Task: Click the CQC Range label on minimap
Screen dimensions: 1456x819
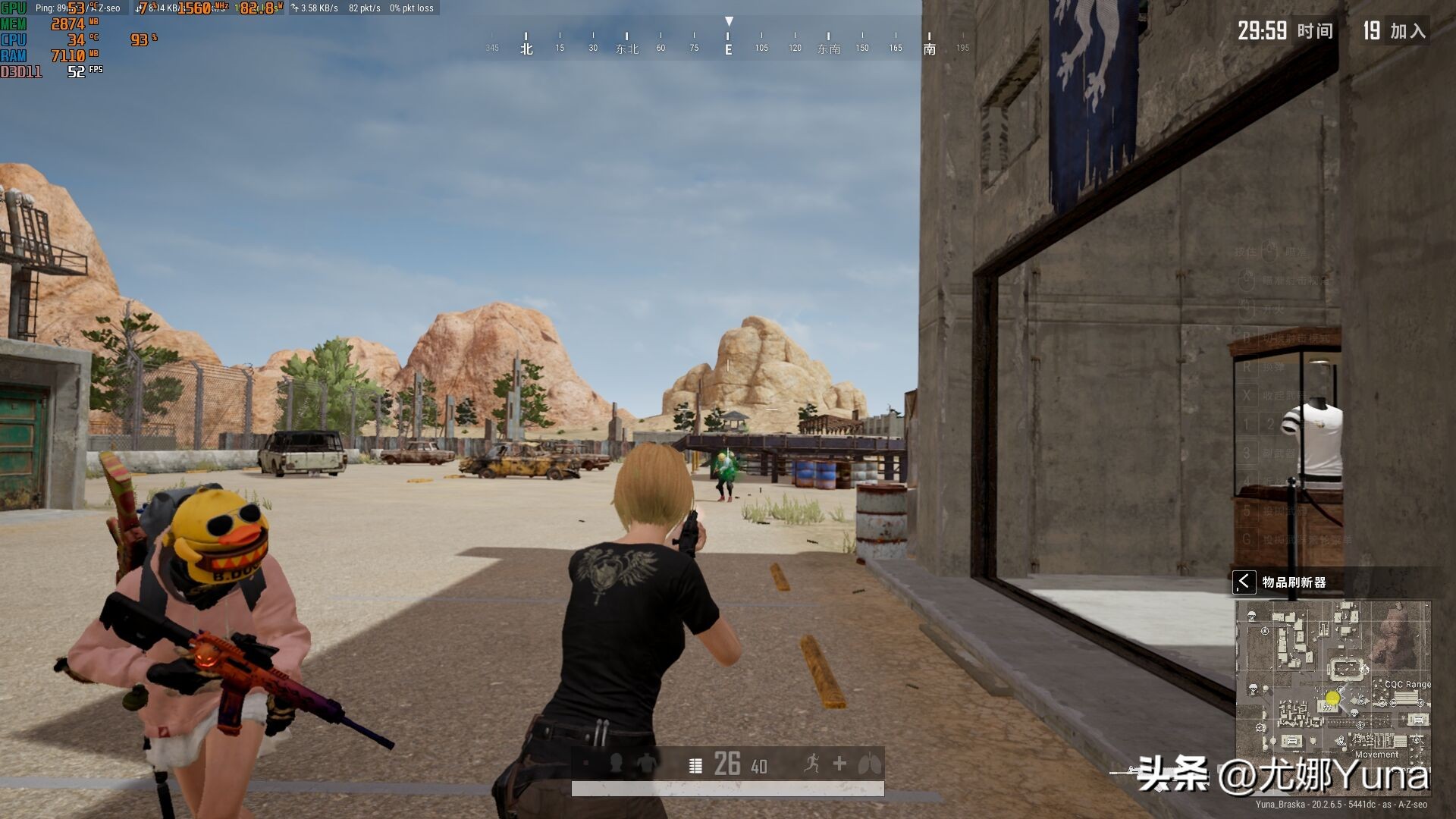Action: [x=1407, y=684]
